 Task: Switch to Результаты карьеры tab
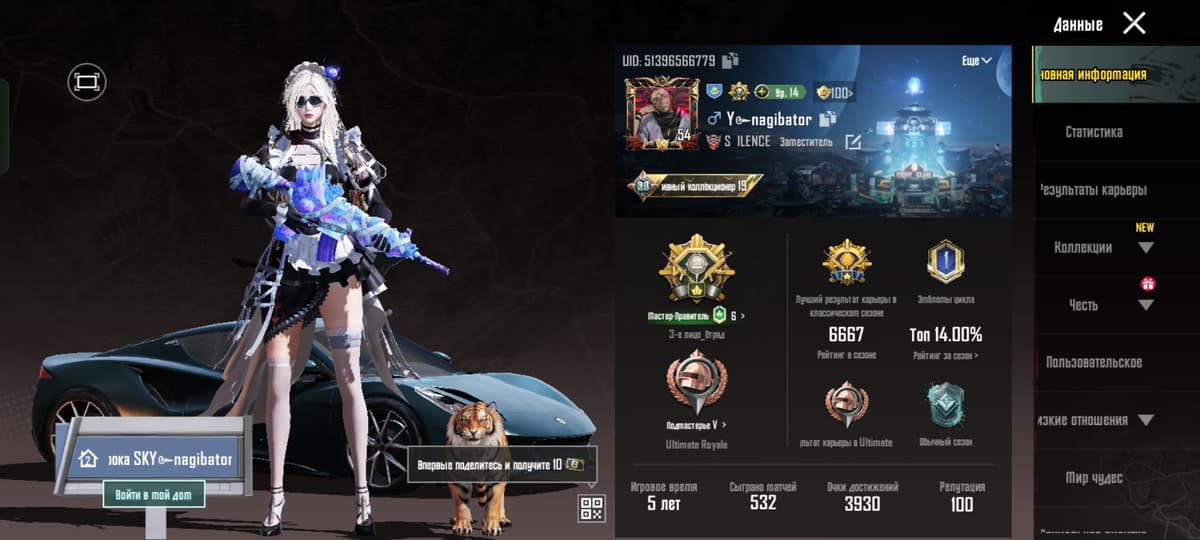[x=1094, y=190]
